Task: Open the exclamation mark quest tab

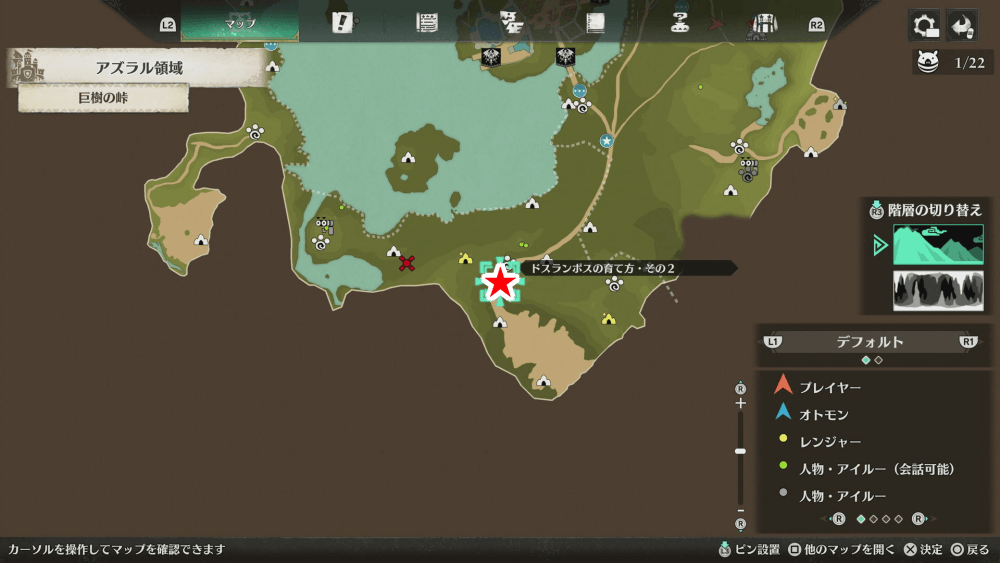Action: (x=343, y=23)
